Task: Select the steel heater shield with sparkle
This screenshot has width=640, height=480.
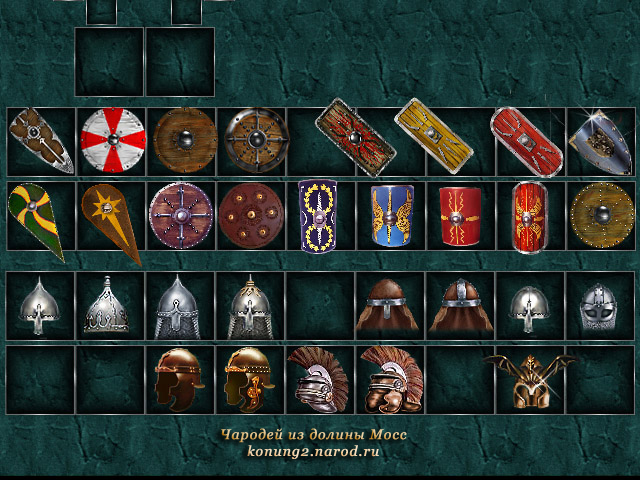Action: click(x=598, y=139)
